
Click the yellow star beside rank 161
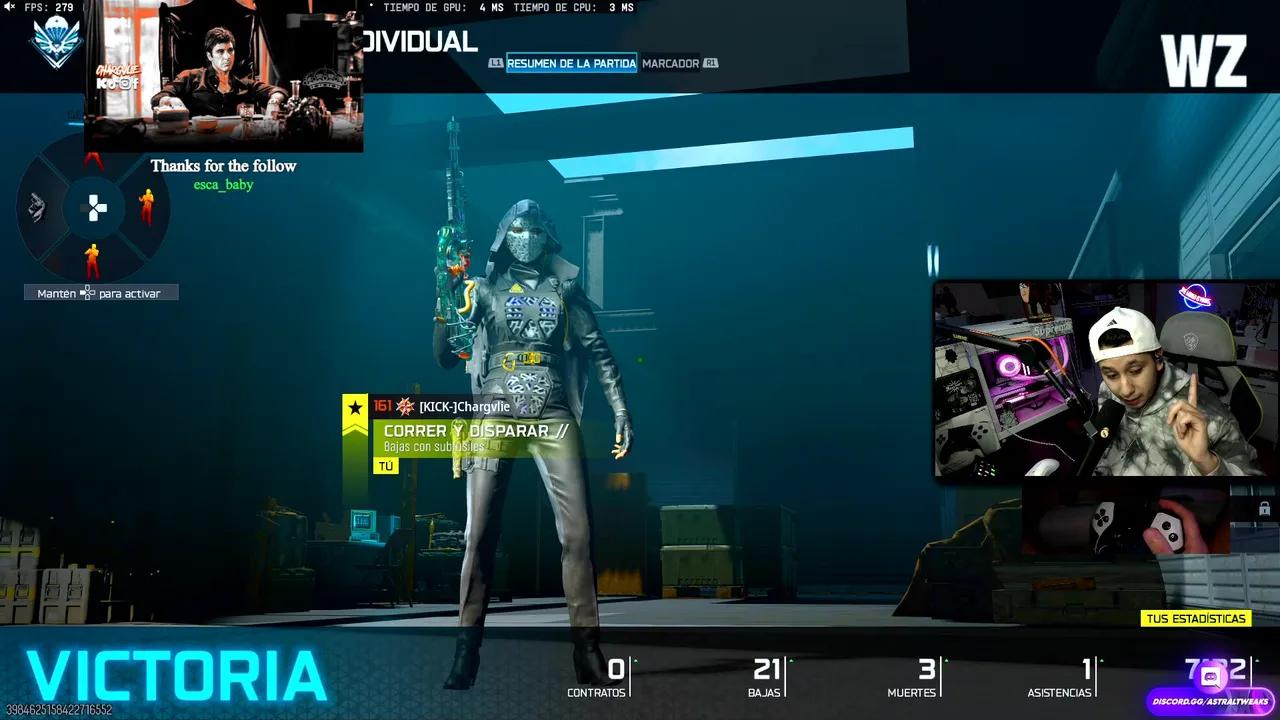pyautogui.click(x=355, y=407)
